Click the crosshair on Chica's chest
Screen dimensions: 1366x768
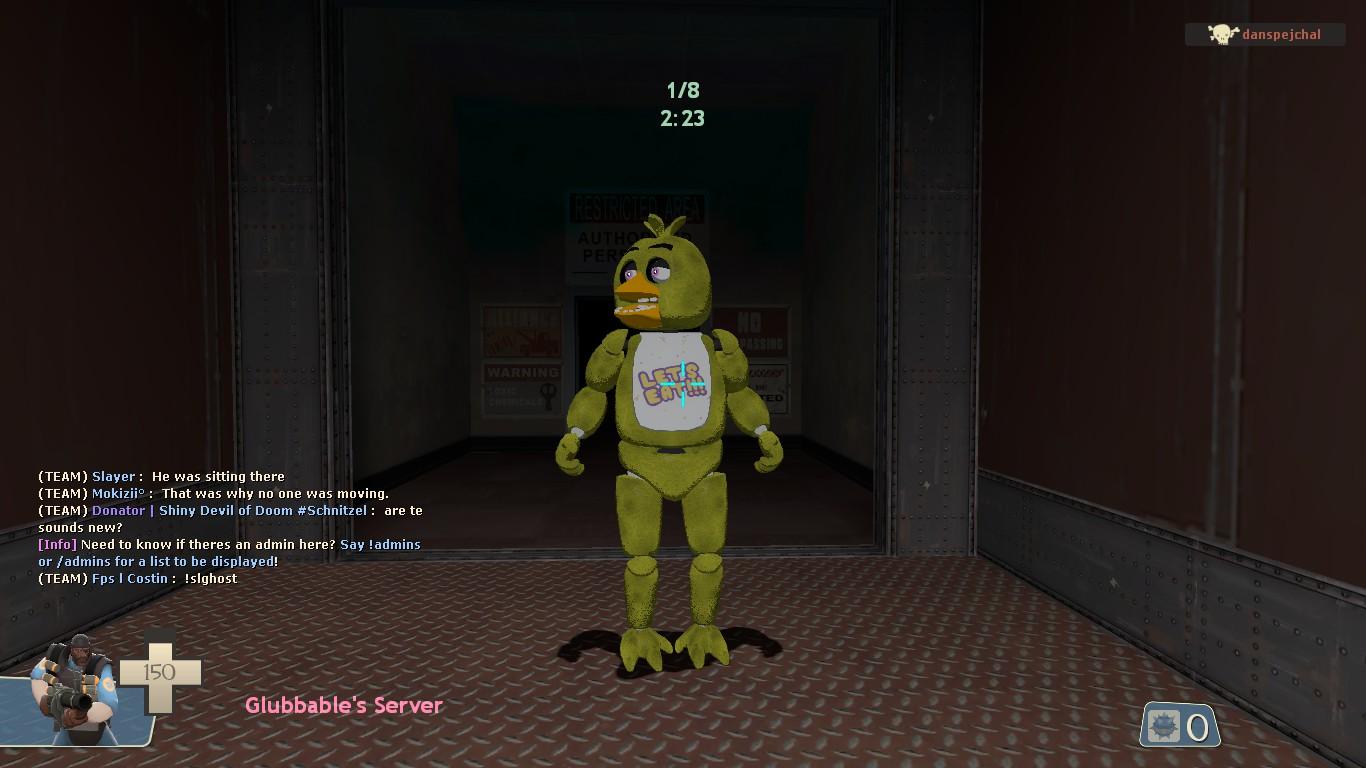pos(683,383)
